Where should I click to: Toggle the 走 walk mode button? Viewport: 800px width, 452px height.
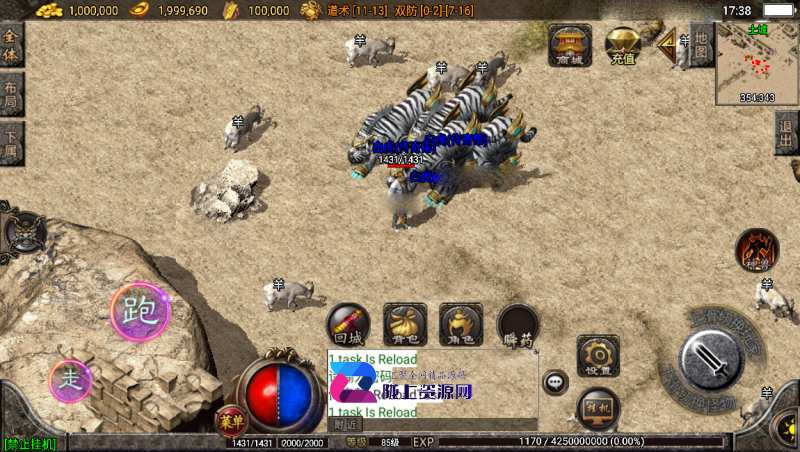[x=70, y=380]
